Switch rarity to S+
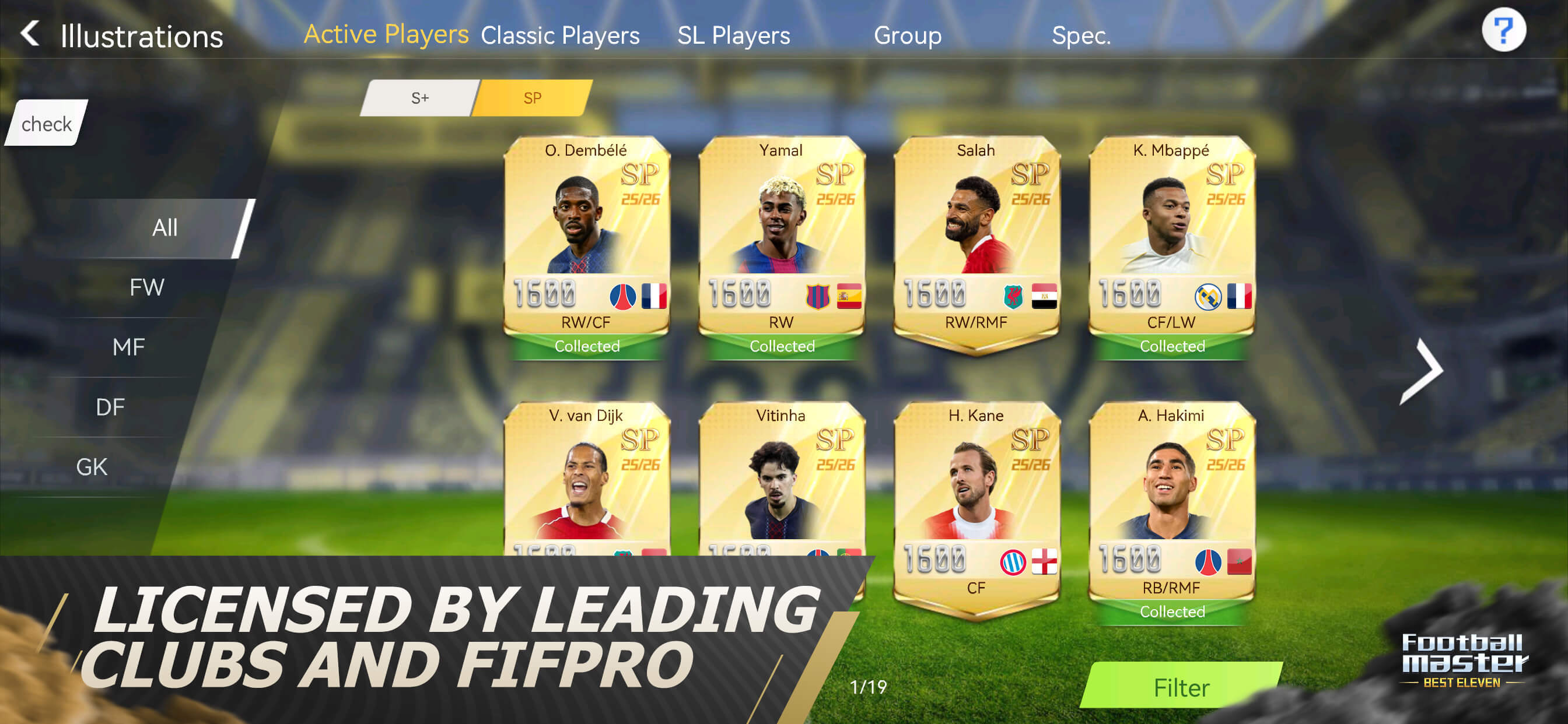1568x724 pixels. (419, 97)
